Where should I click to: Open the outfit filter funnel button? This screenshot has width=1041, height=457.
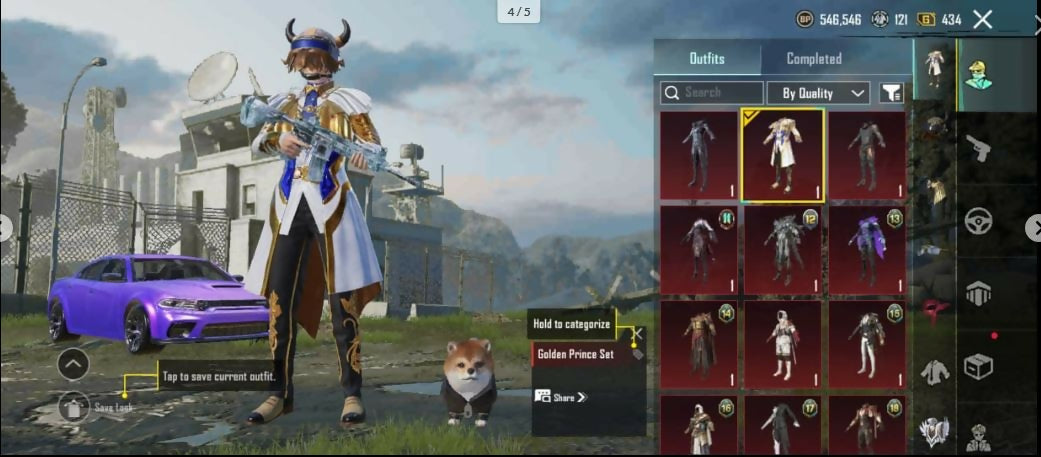coord(891,93)
